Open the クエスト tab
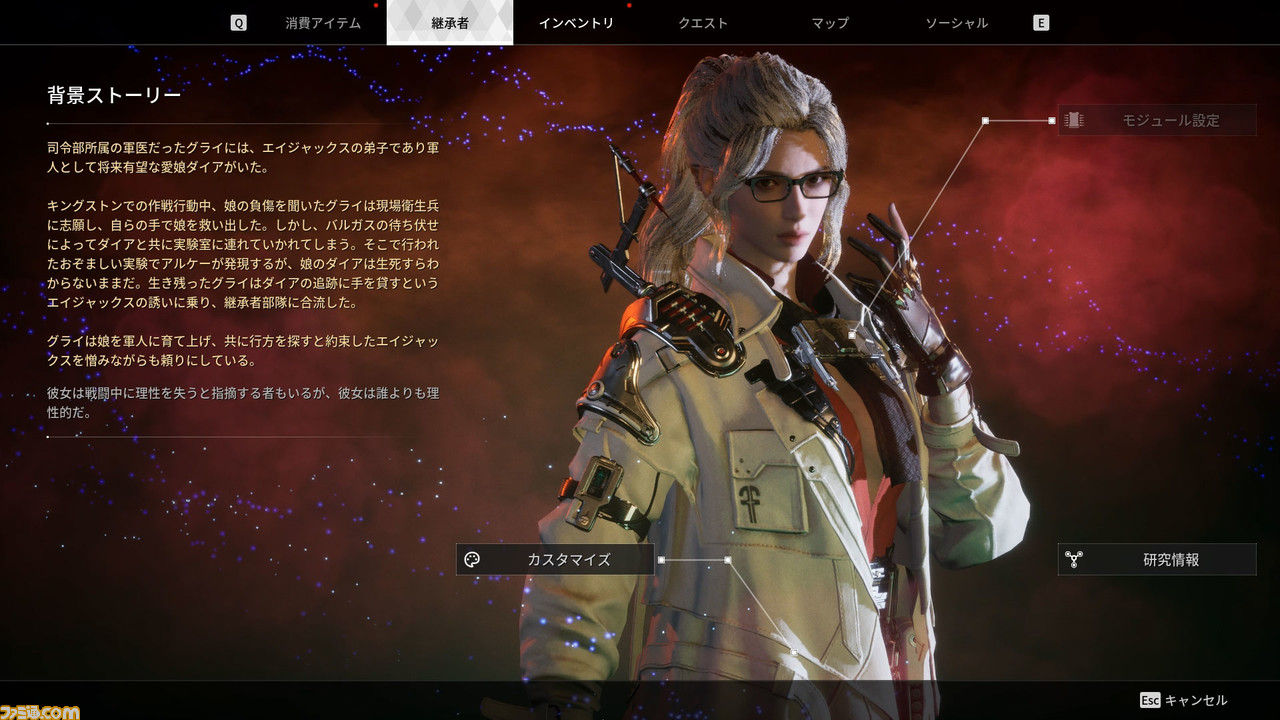Image resolution: width=1280 pixels, height=720 pixels. (703, 23)
